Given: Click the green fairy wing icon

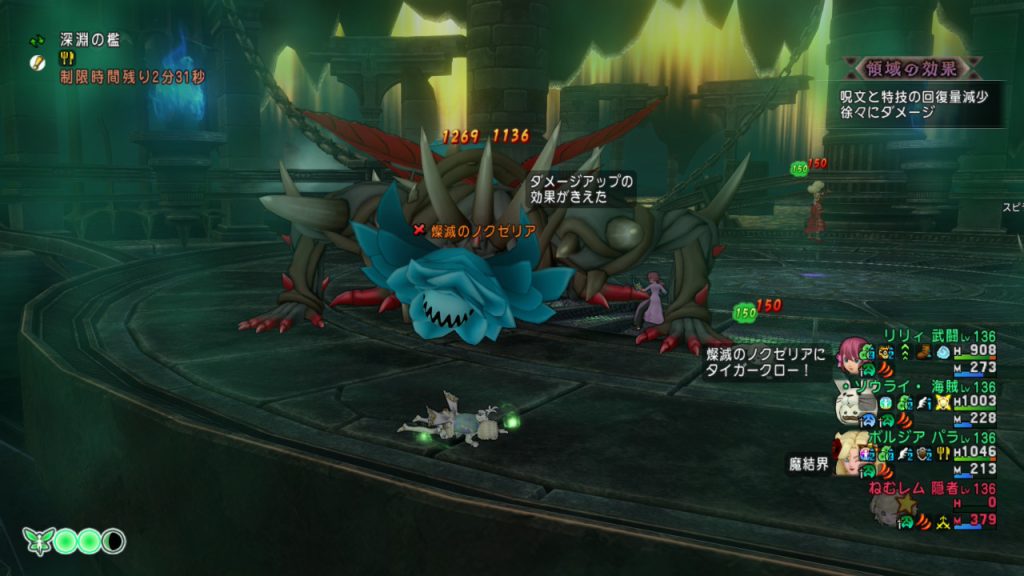Looking at the screenshot, I should 36,541.
